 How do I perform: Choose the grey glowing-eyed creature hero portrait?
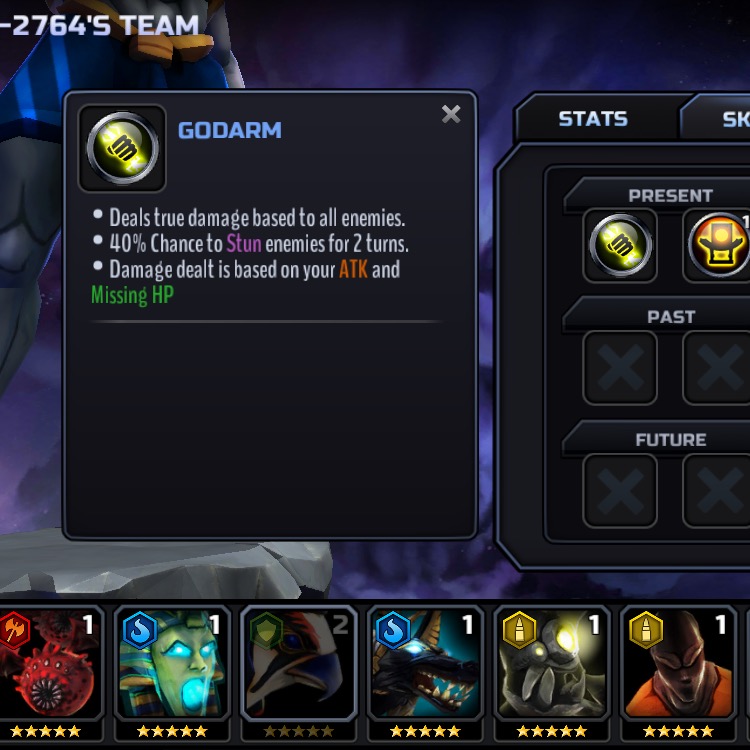coord(552,667)
